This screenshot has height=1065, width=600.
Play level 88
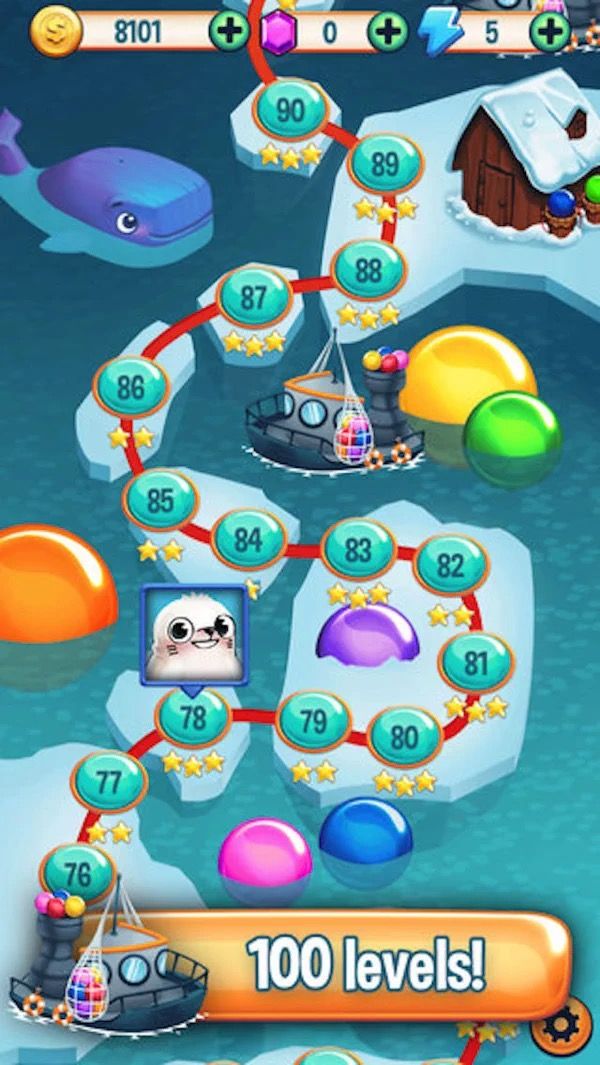coord(369,270)
